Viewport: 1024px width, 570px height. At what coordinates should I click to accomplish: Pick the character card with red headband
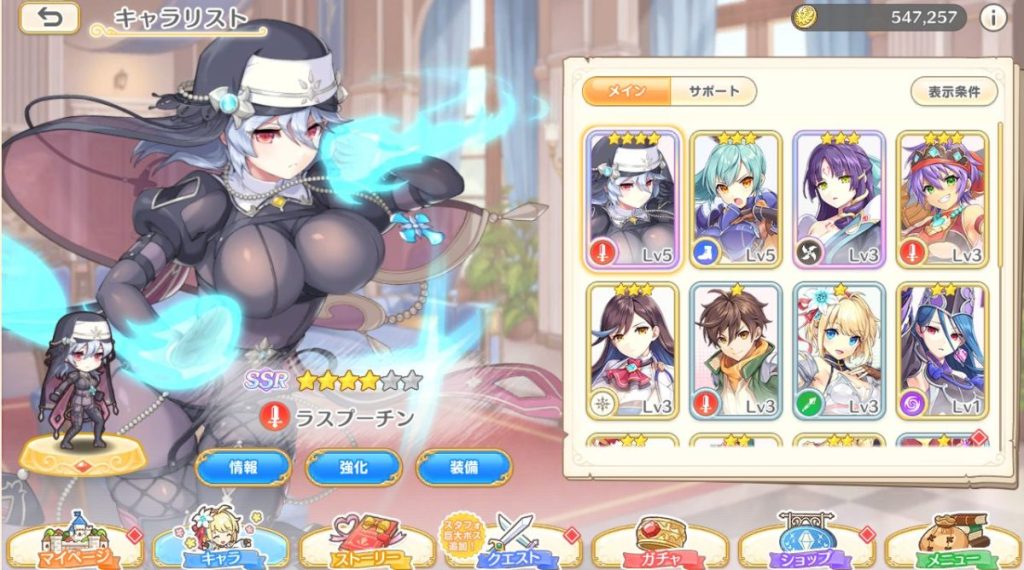click(942, 200)
